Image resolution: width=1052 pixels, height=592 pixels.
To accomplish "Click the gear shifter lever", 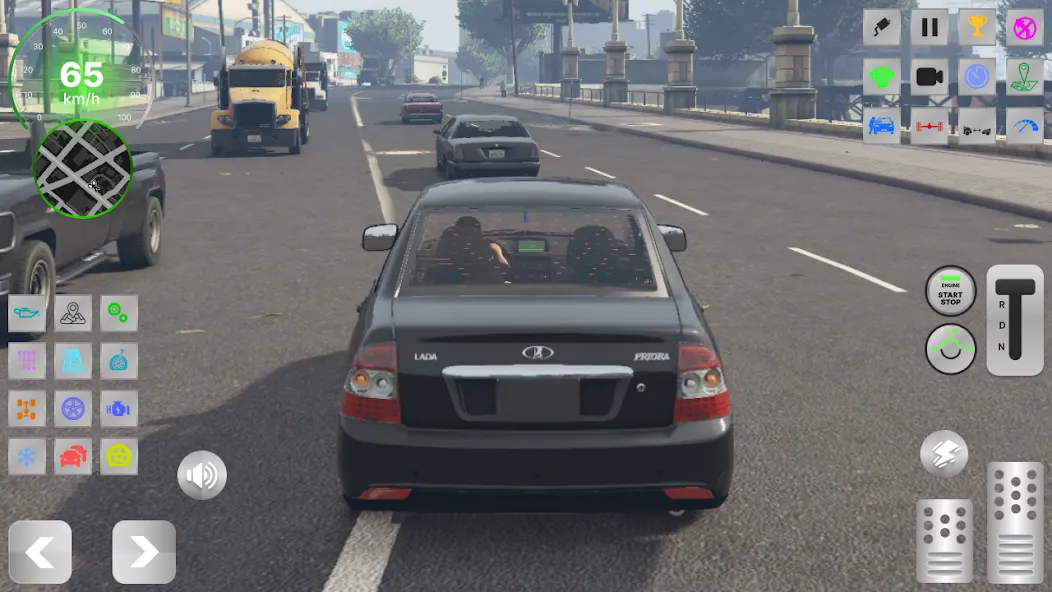I will pos(1015,320).
